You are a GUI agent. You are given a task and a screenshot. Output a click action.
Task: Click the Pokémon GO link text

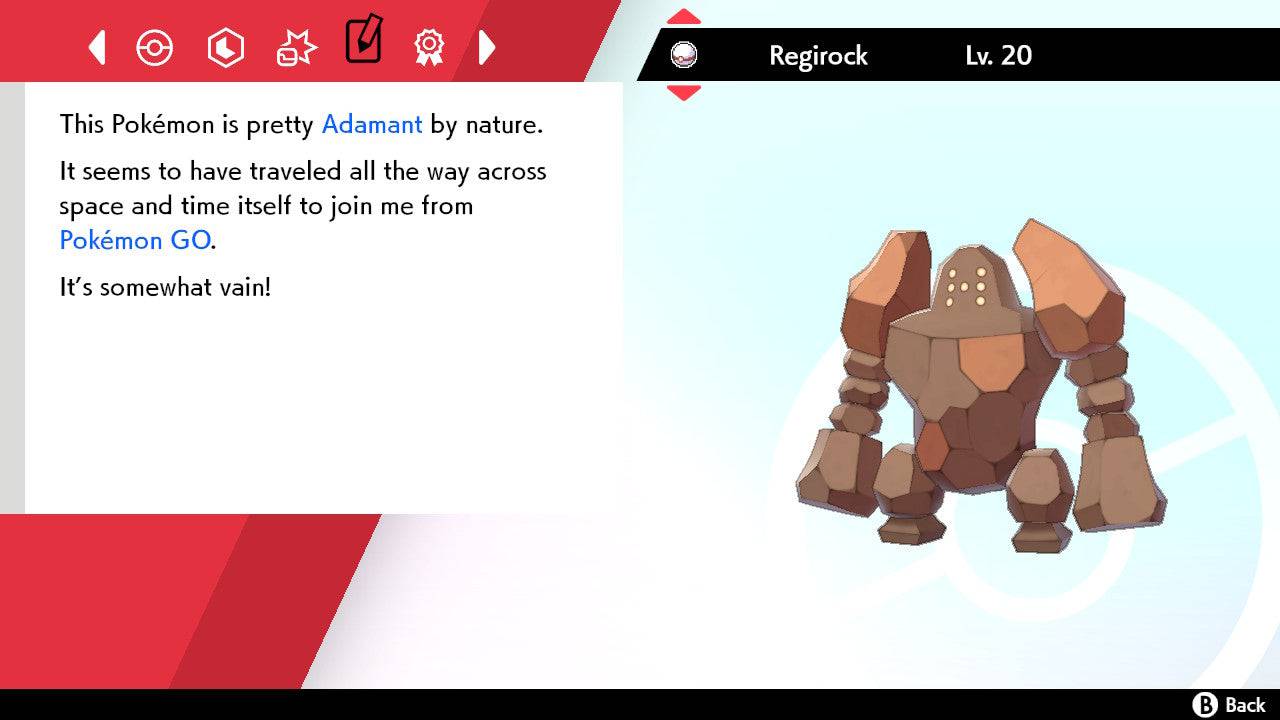(131, 240)
